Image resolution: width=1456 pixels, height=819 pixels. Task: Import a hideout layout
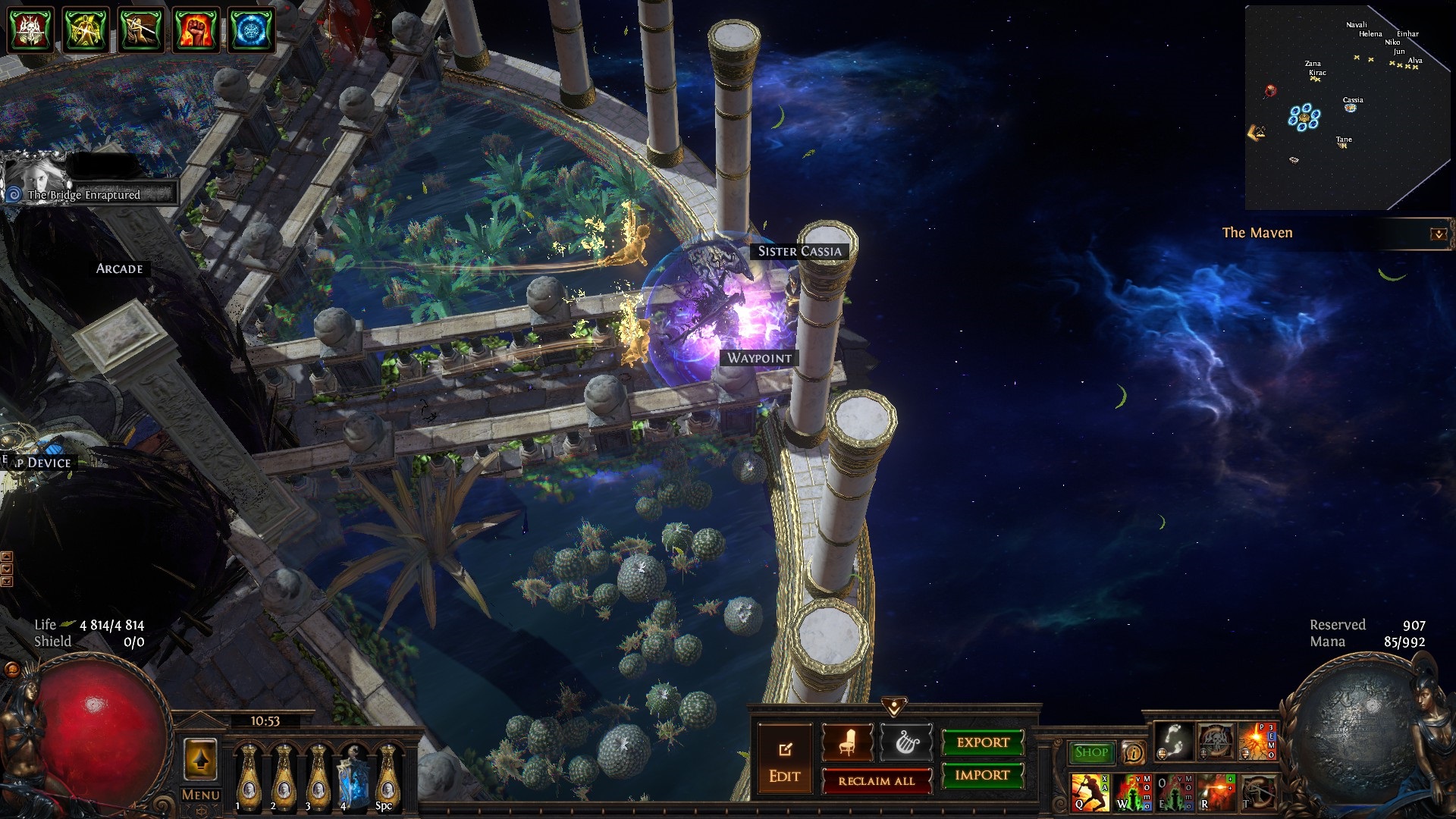click(983, 775)
